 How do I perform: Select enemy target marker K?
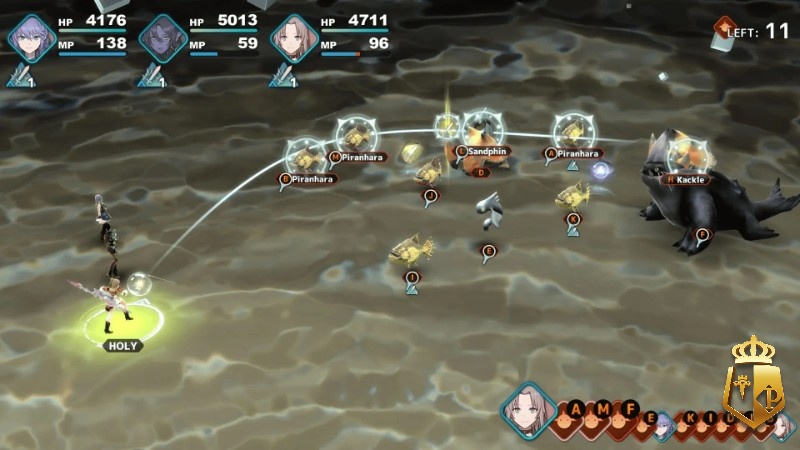tap(574, 218)
